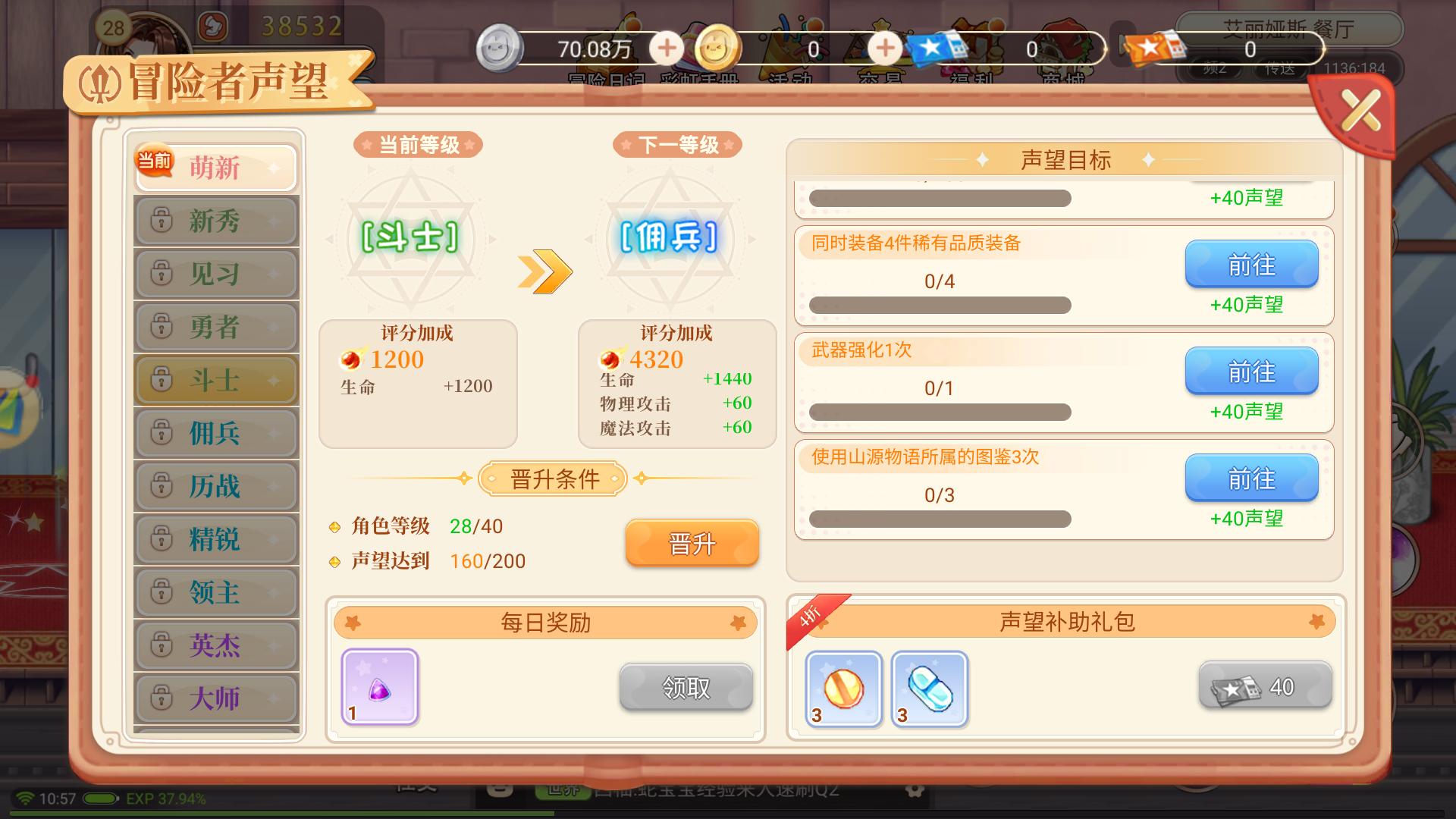Select the purple gem daily reward item
This screenshot has width=1456, height=819.
pyautogui.click(x=379, y=686)
